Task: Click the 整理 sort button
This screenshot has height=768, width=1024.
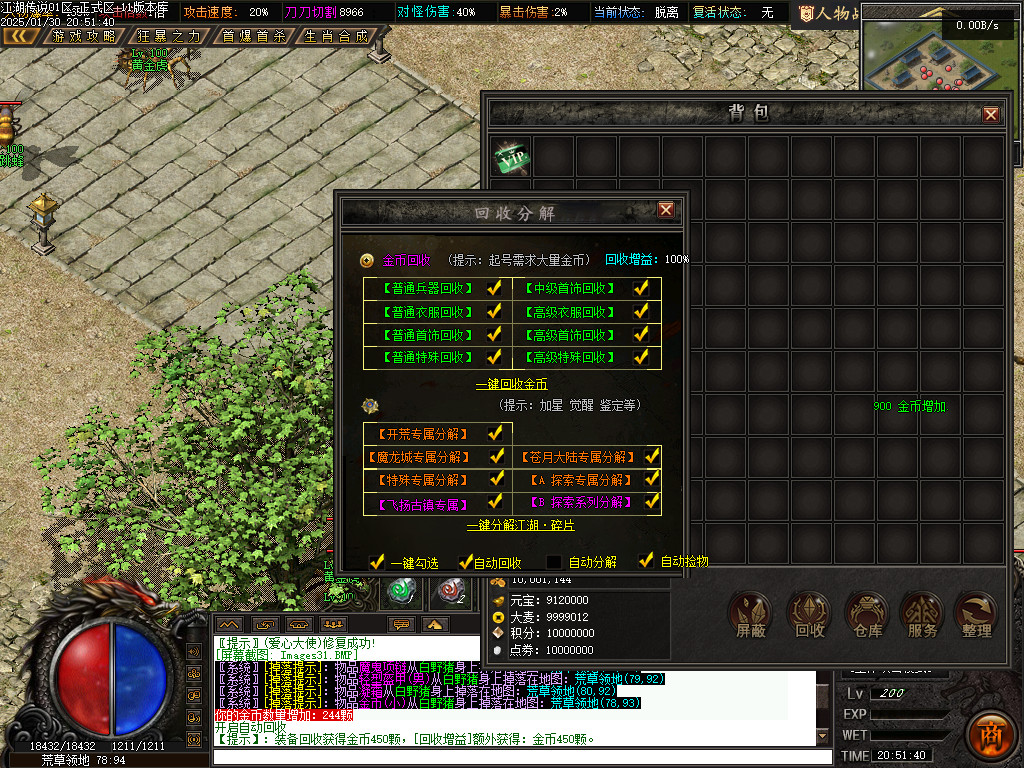Action: coord(976,614)
